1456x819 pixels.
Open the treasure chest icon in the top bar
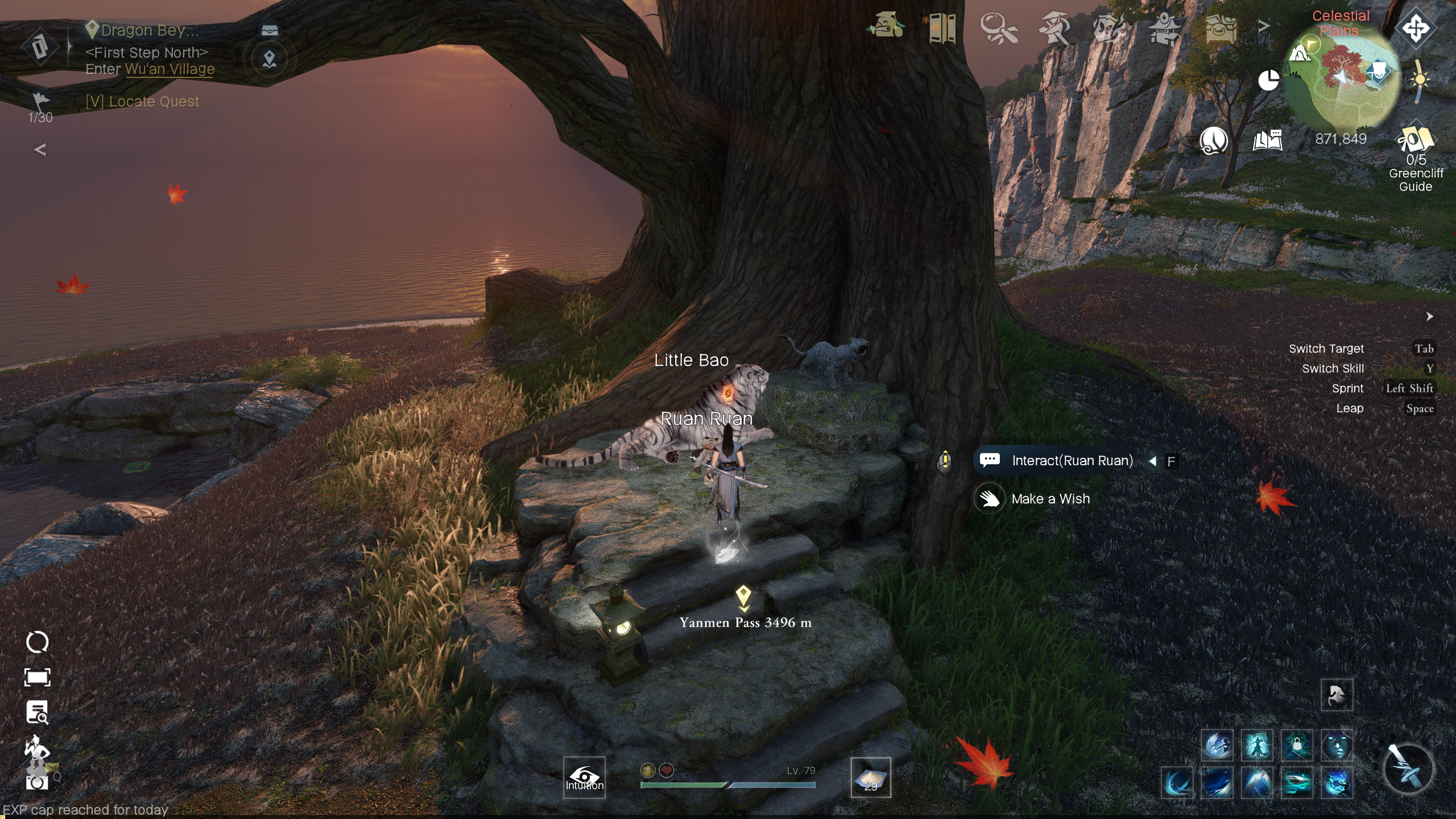pos(1221,27)
